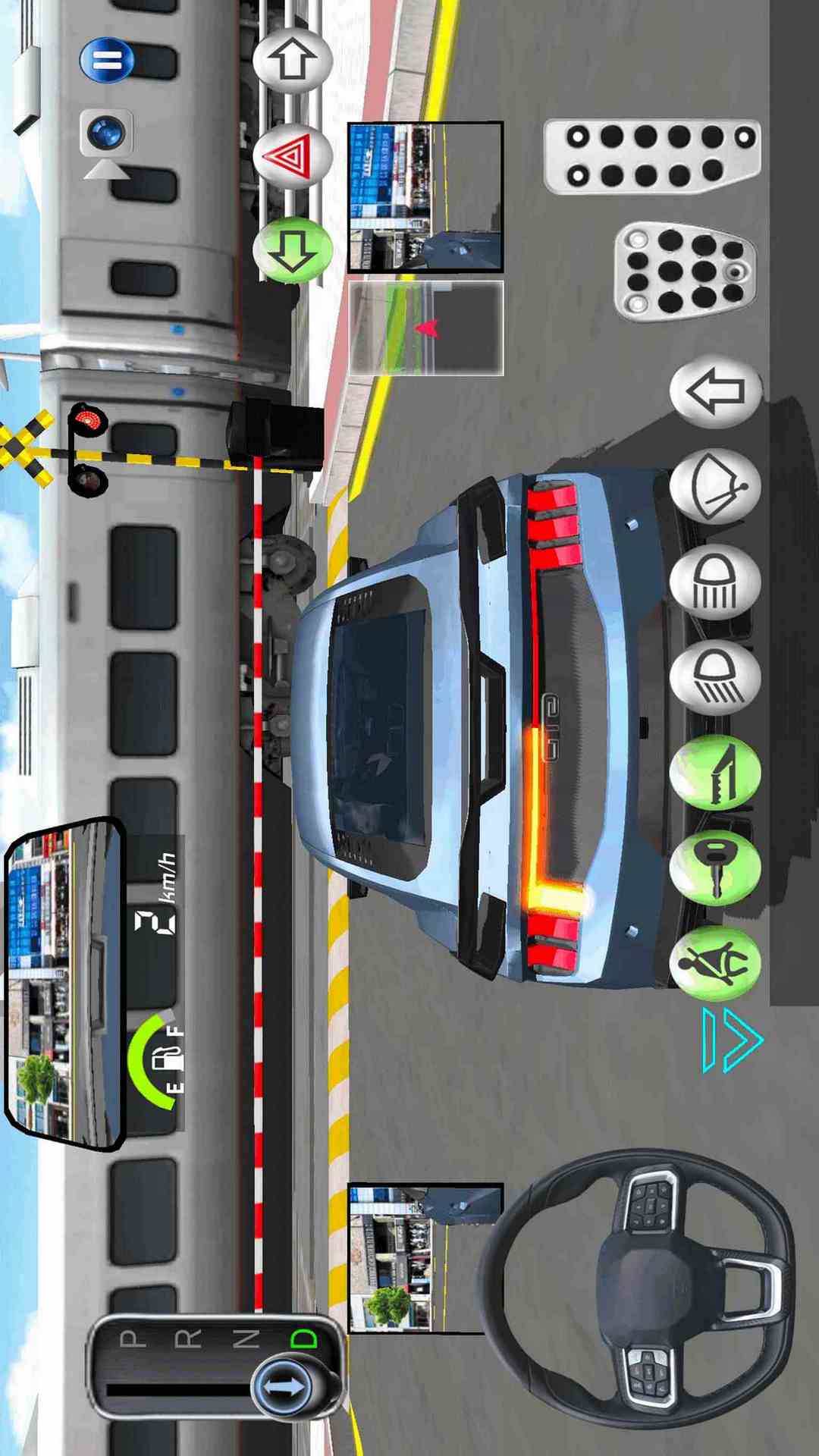This screenshot has height=1456, width=819.
Task: Hit the short brake pedal
Action: 685,271
